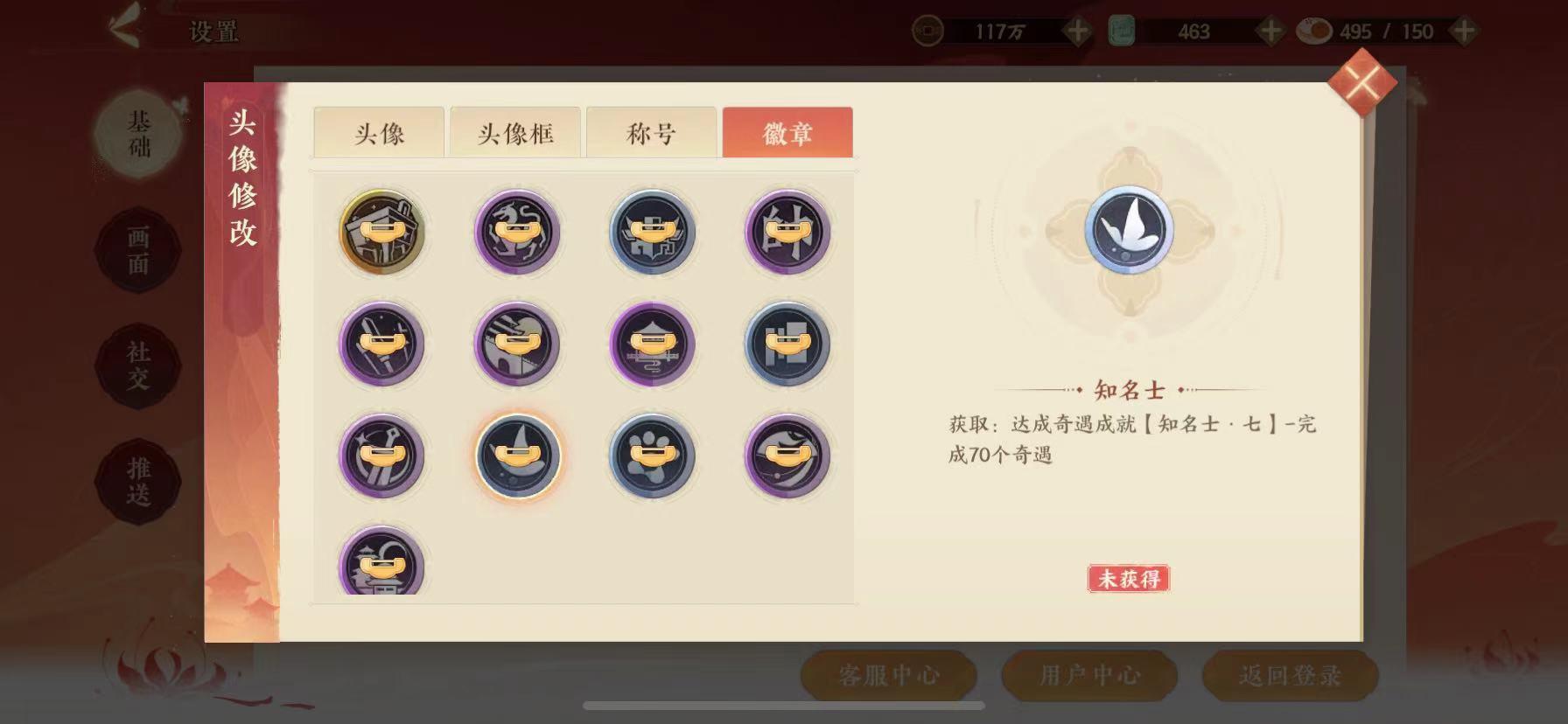The height and width of the screenshot is (724, 1568).
Task: Switch to the 头像 tab
Action: 378,130
